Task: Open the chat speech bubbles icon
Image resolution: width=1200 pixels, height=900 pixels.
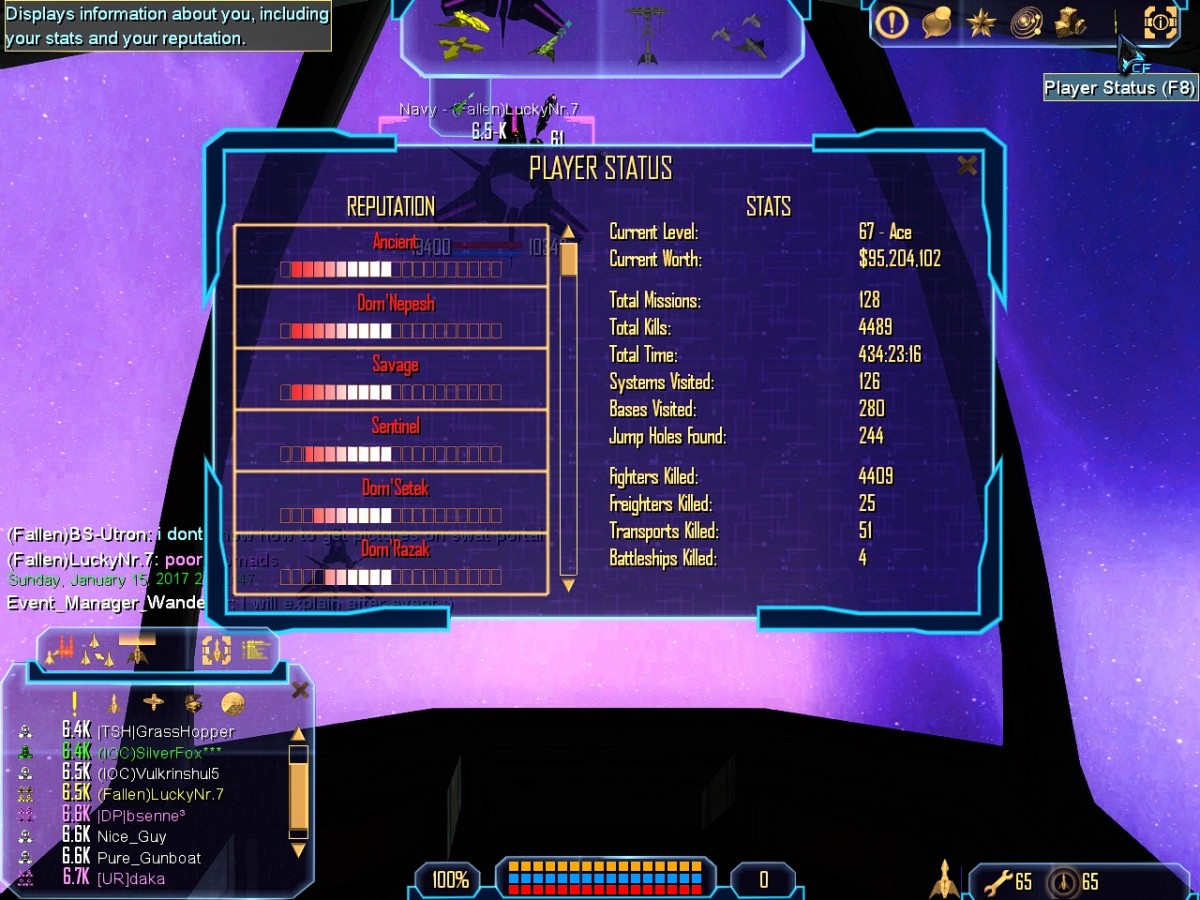Action: coord(936,21)
